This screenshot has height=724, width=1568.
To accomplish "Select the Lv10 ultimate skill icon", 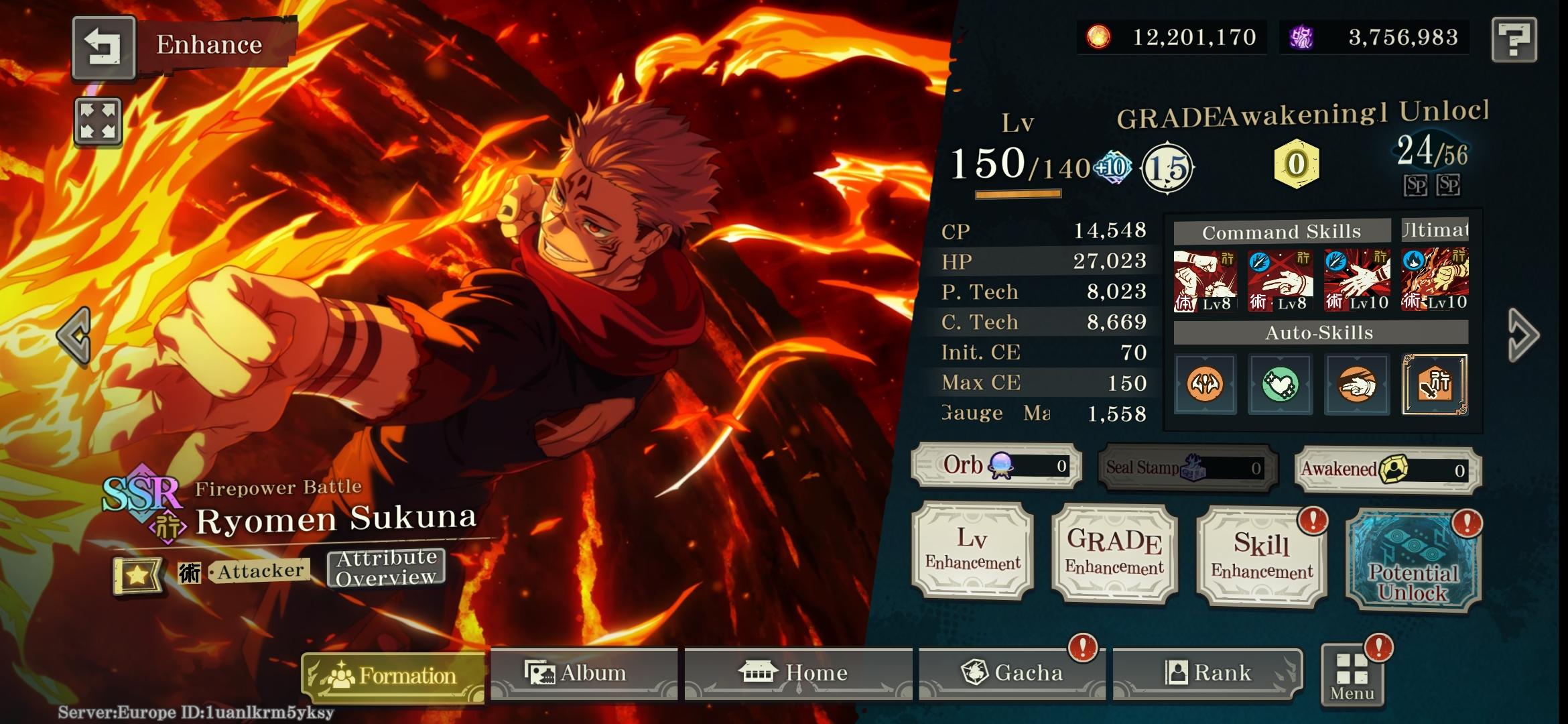I will 1435,279.
